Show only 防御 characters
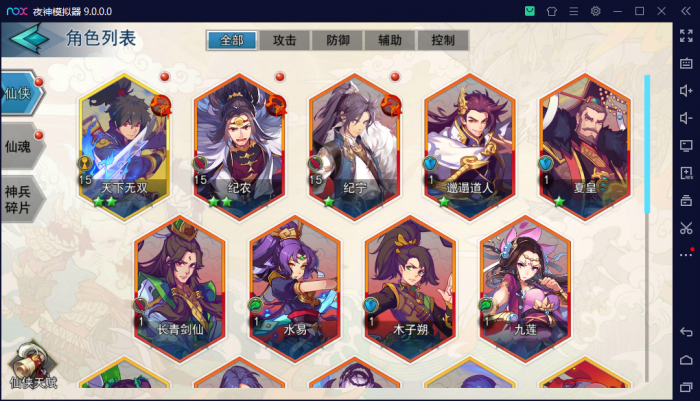Image resolution: width=700 pixels, height=401 pixels. (338, 41)
